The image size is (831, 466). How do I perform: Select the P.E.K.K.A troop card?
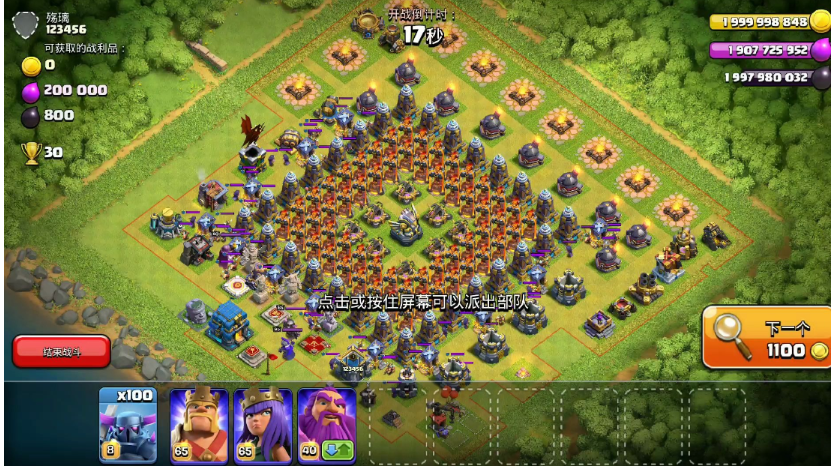128,424
